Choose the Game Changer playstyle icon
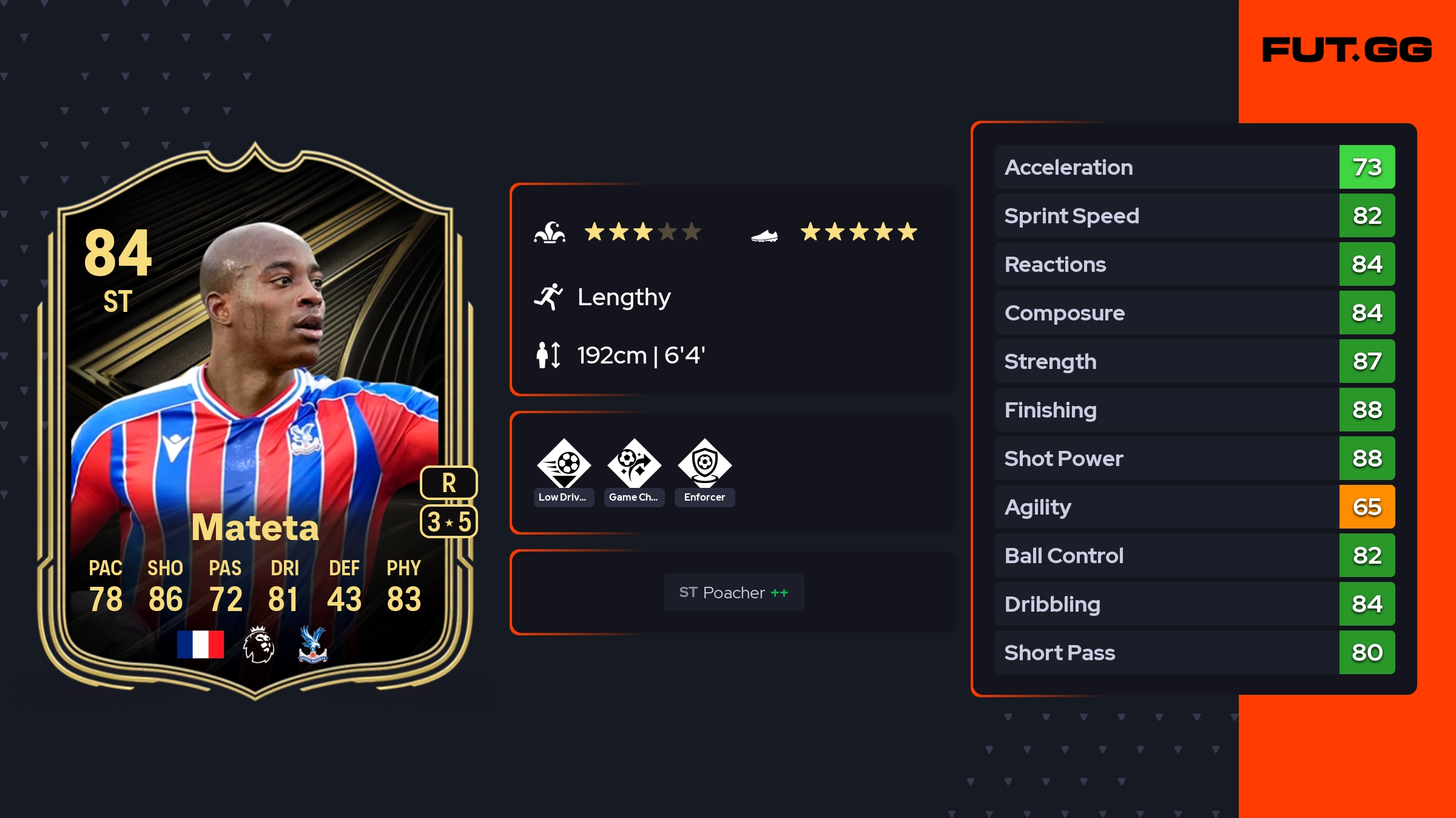Image resolution: width=1456 pixels, height=818 pixels. click(634, 464)
